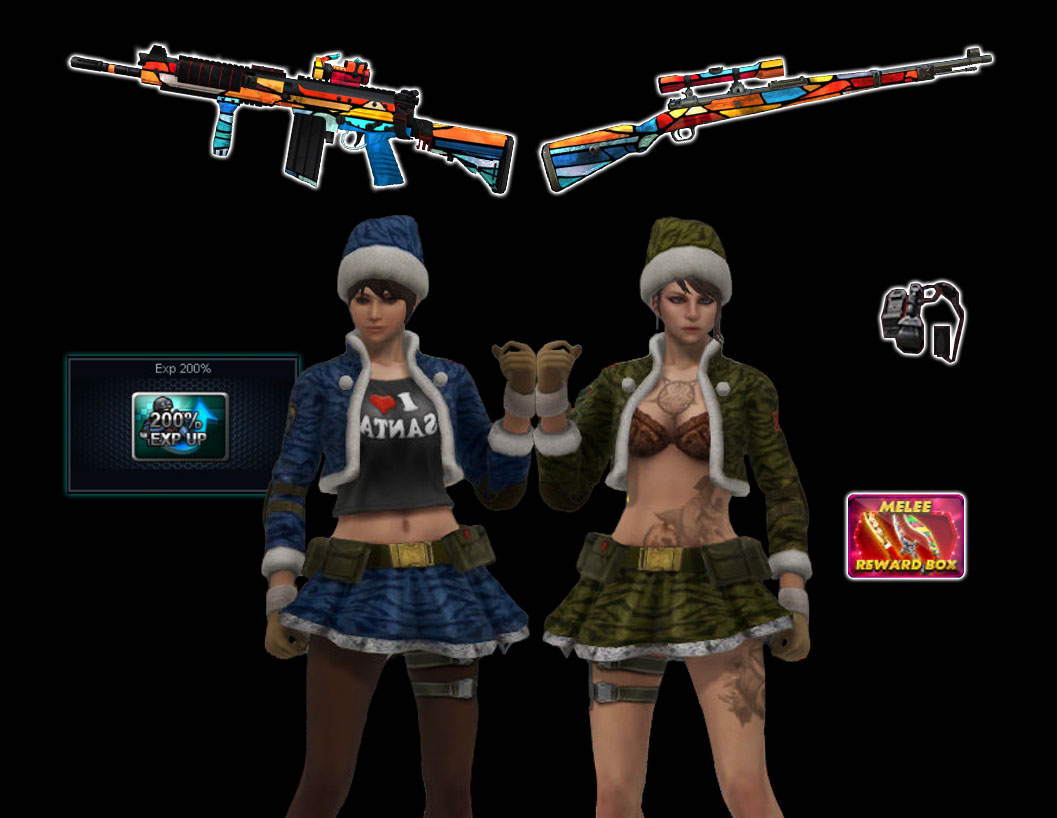Screen dimensions: 1057x818
Task: Select the black equipment pack icon
Action: (x=920, y=320)
